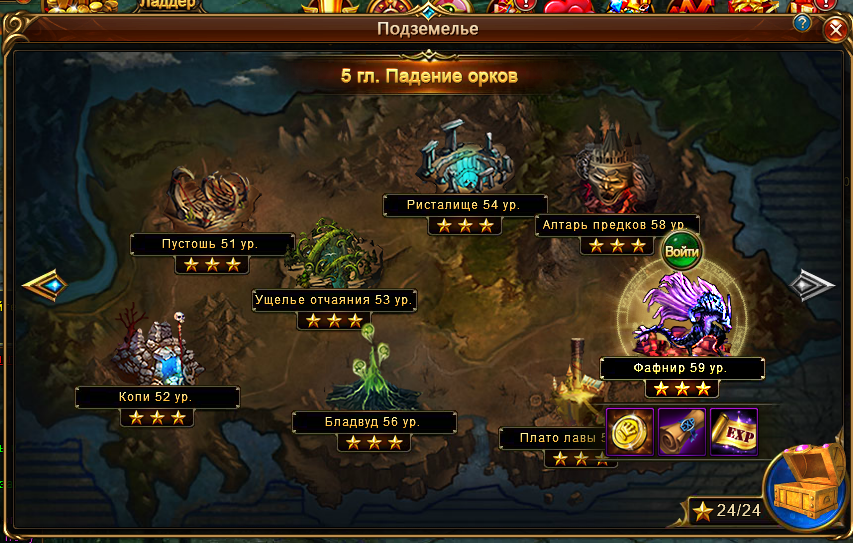Close the Подземелье window
The height and width of the screenshot is (543, 853).
[835, 30]
